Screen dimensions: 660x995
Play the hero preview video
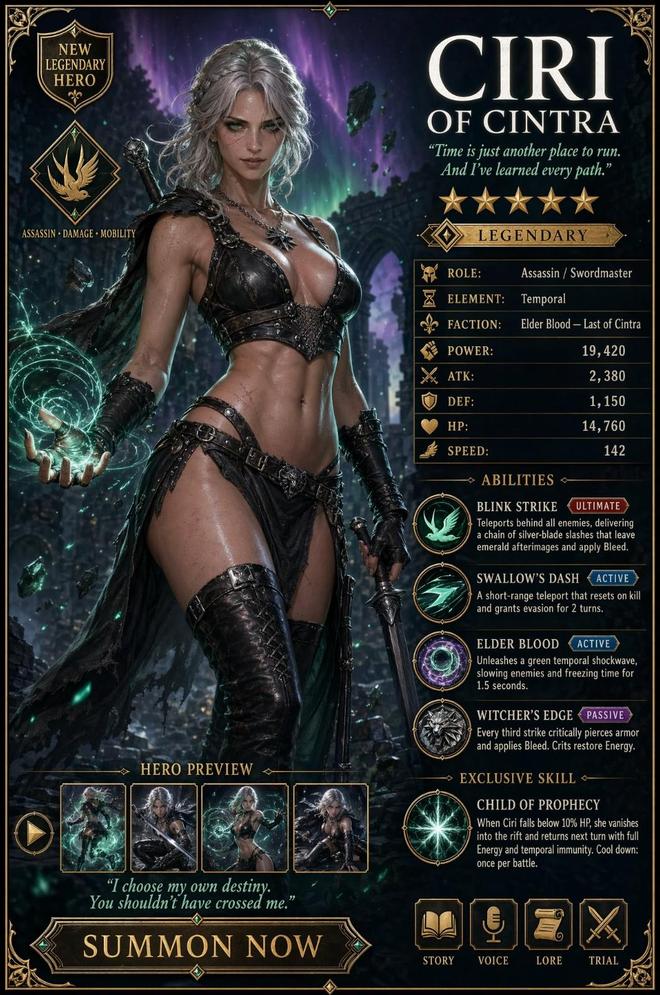(33, 832)
